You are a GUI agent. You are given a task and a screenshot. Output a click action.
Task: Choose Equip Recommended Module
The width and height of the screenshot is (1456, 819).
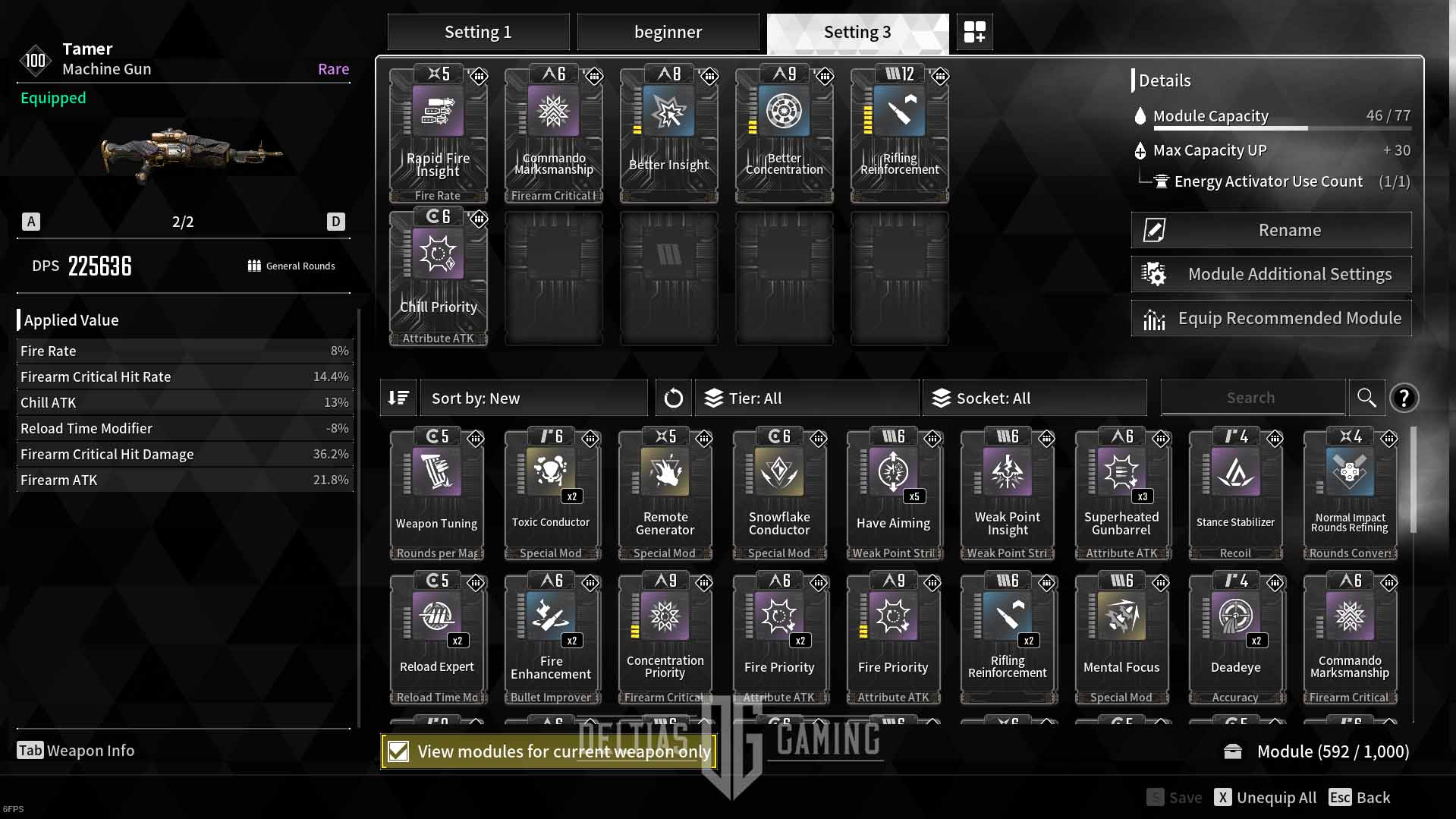point(1271,319)
